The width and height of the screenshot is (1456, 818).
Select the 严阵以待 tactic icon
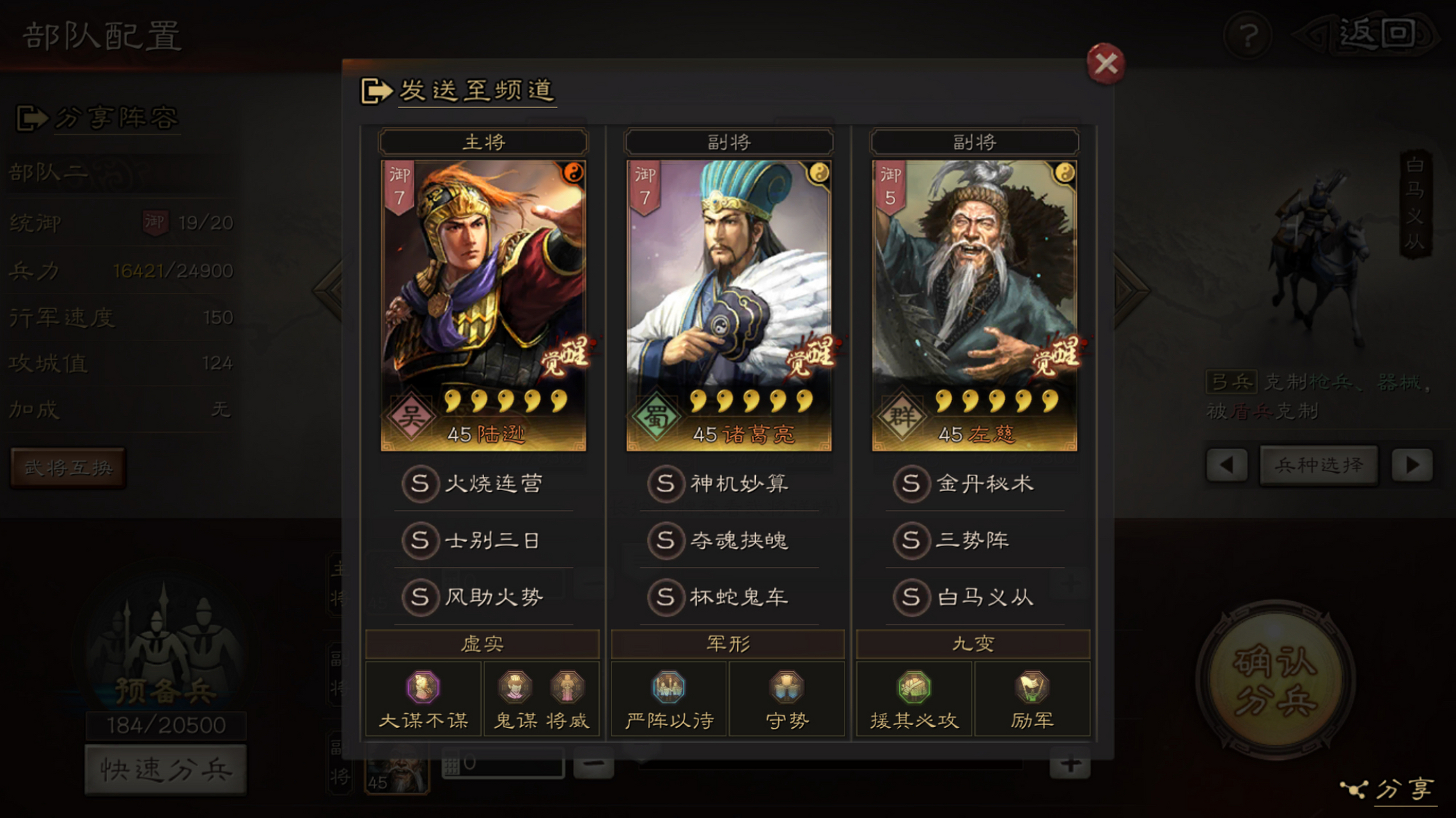(x=668, y=689)
